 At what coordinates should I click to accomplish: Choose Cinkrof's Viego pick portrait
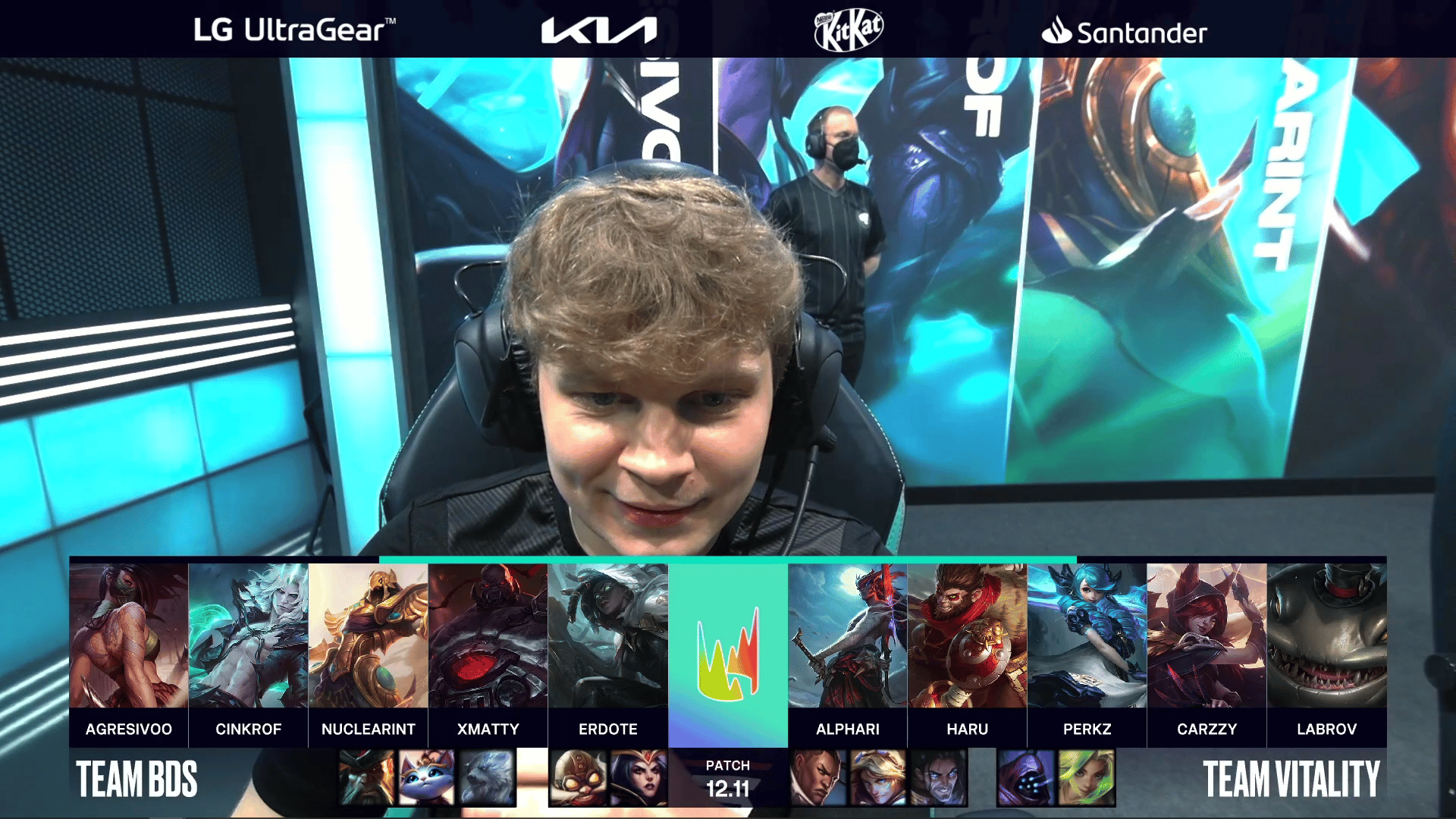[x=249, y=635]
